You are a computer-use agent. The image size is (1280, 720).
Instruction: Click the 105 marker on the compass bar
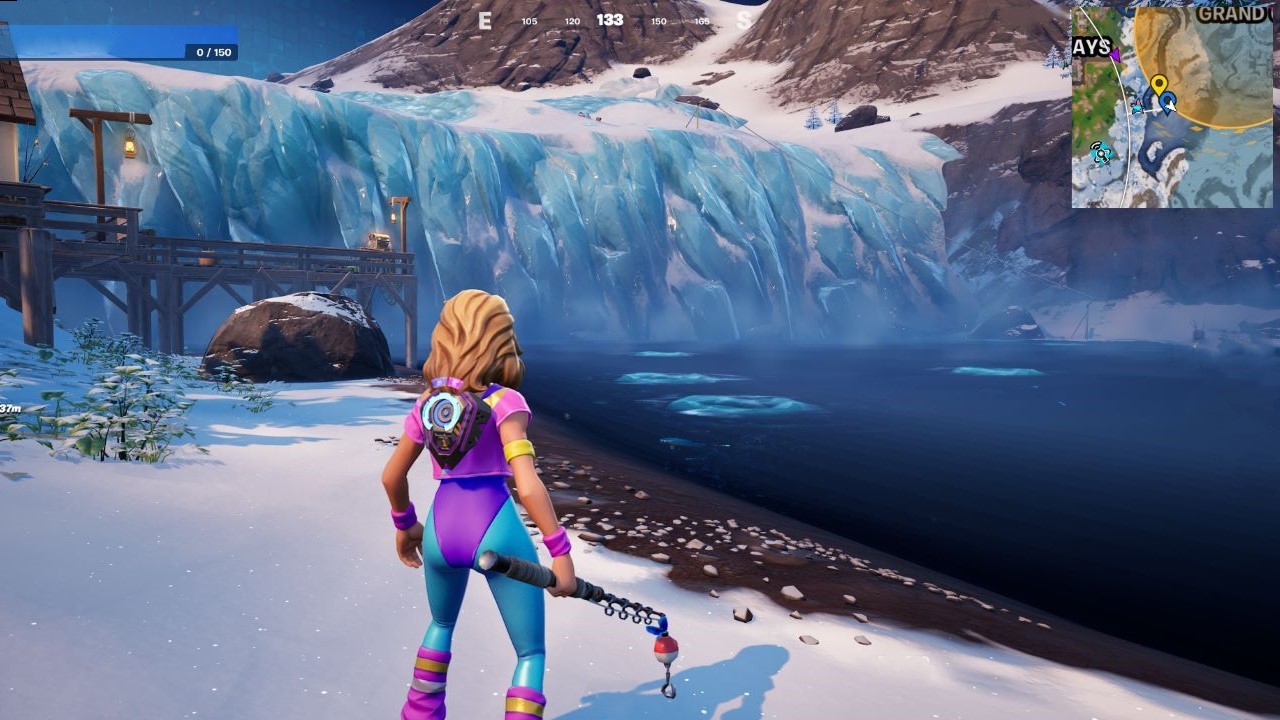[x=530, y=20]
